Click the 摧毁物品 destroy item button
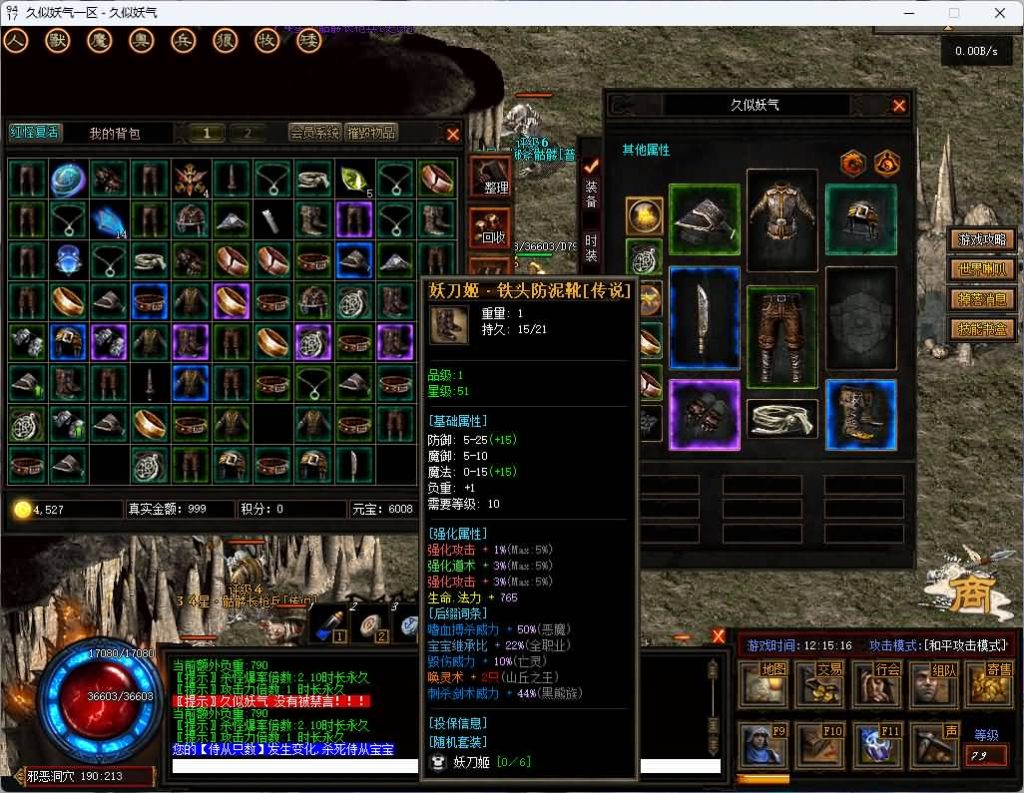Viewport: 1024px width, 793px height. click(372, 133)
